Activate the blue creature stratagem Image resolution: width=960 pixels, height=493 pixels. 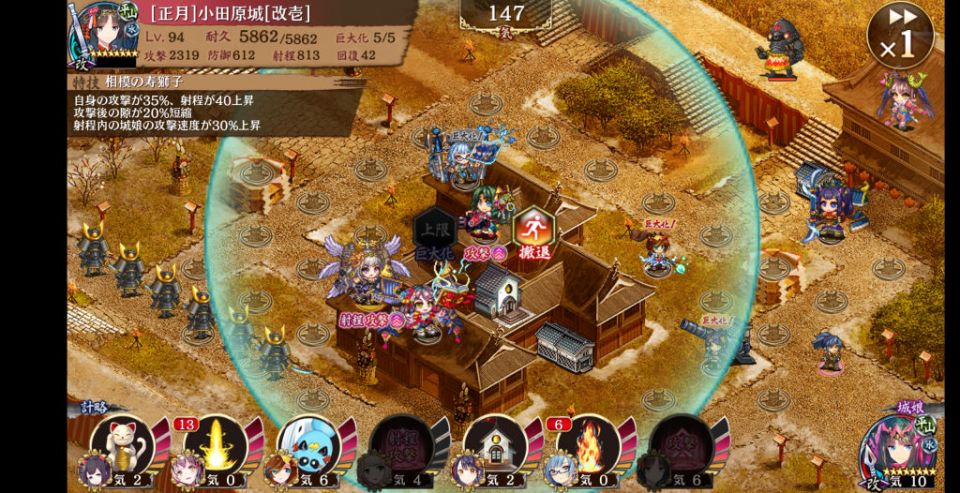[x=309, y=443]
